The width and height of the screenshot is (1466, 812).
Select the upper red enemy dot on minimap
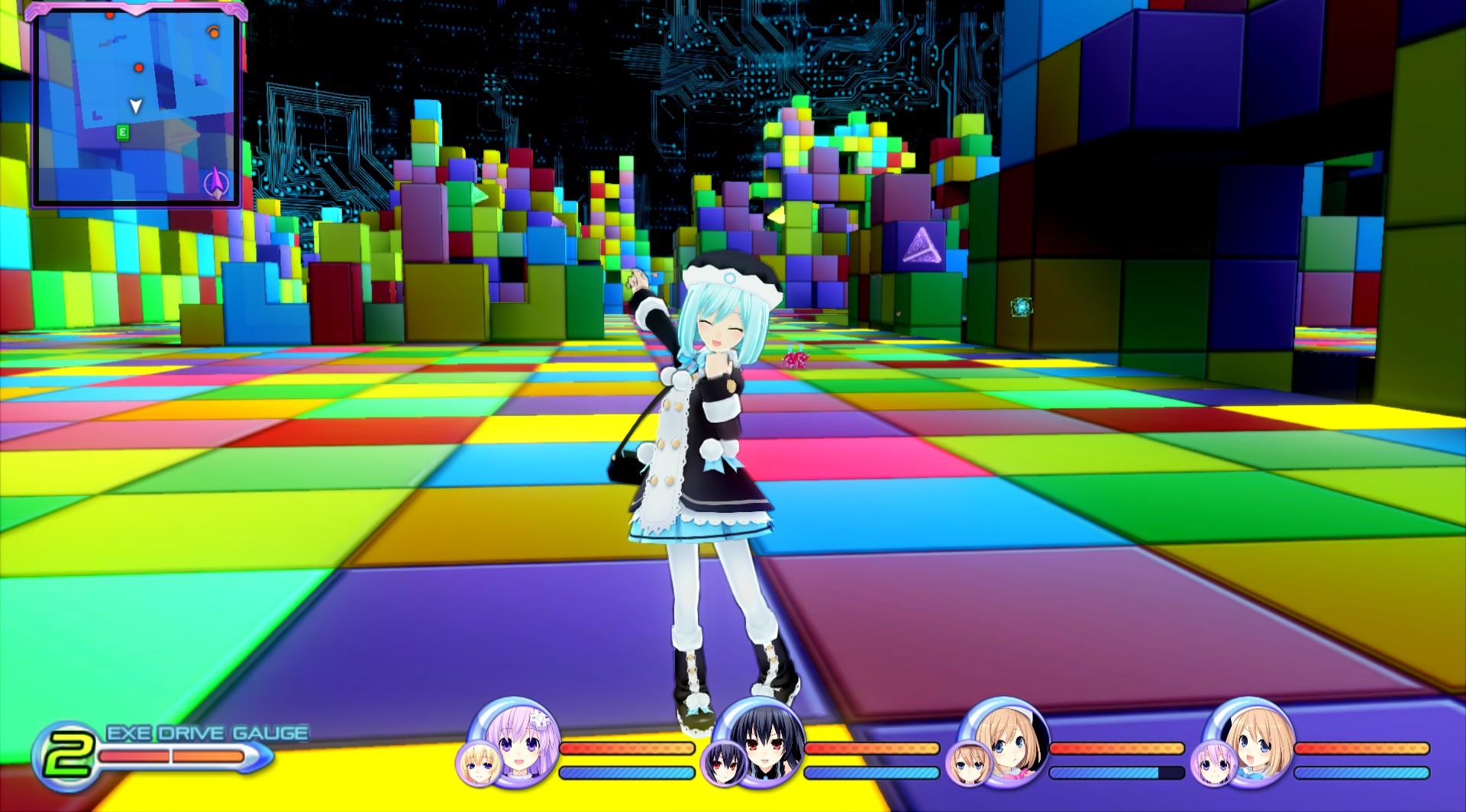point(109,15)
